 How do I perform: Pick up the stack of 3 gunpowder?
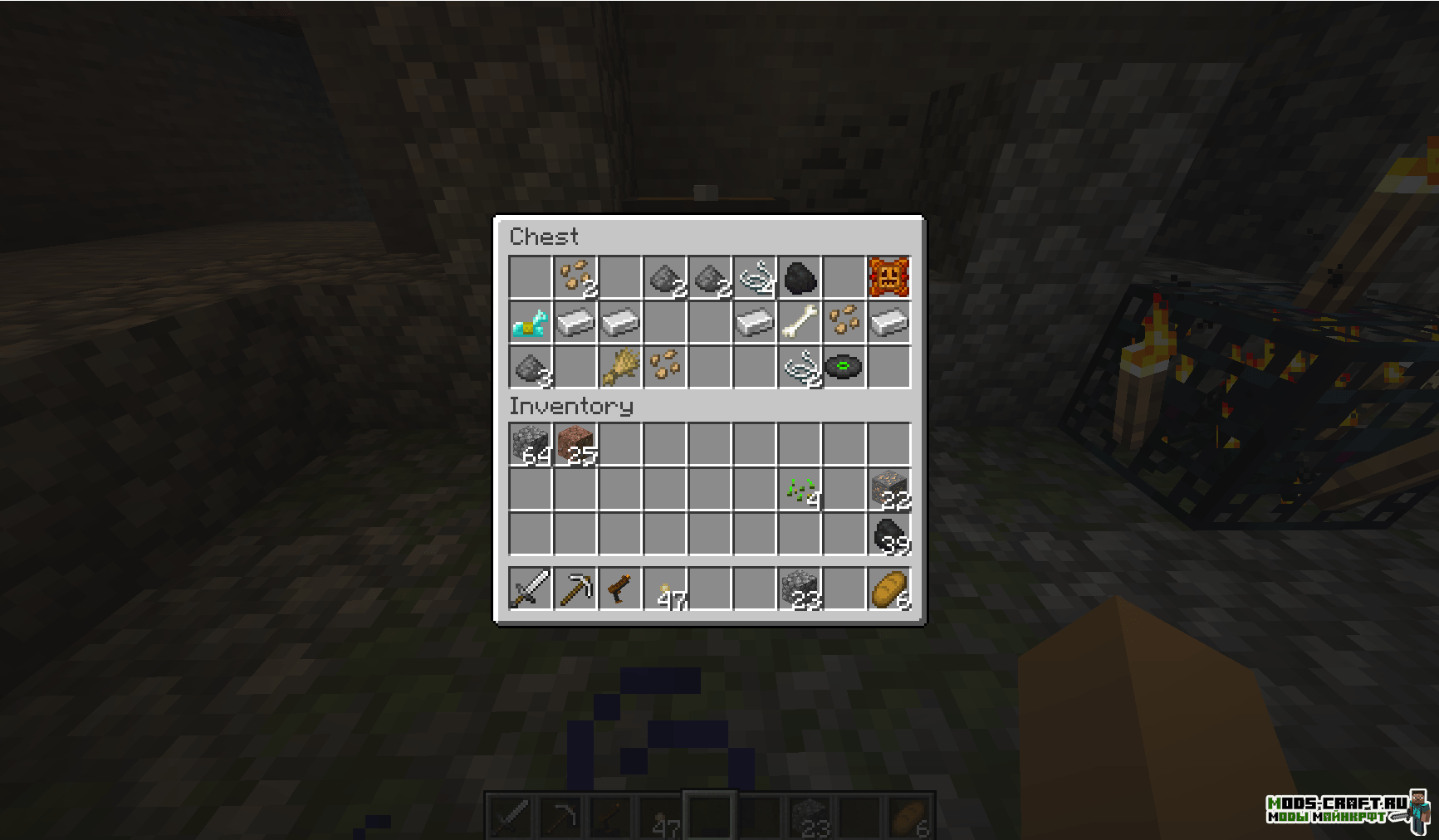tap(531, 367)
